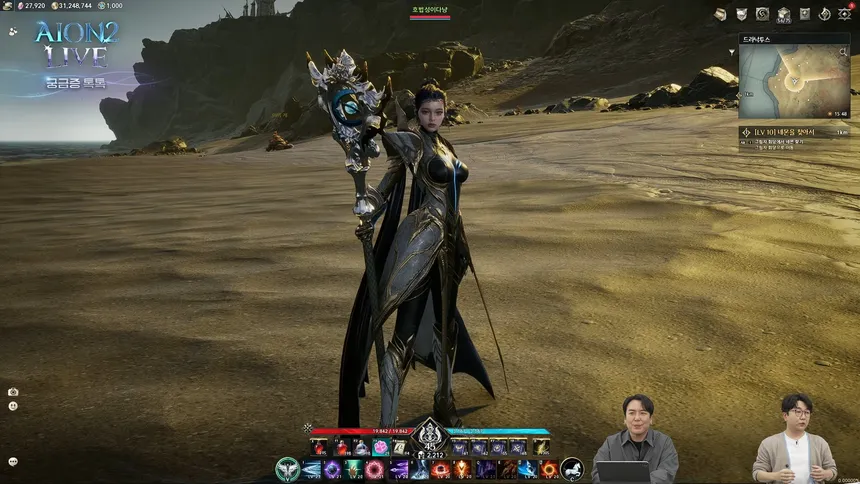This screenshot has height=484, width=860.
Task: Open the shield-shaped menu icon
Action: 741,14
